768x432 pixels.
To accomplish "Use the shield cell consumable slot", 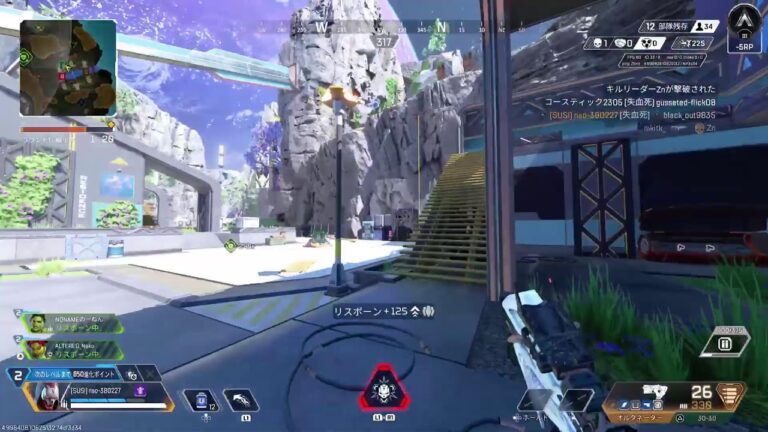I will coord(200,400).
